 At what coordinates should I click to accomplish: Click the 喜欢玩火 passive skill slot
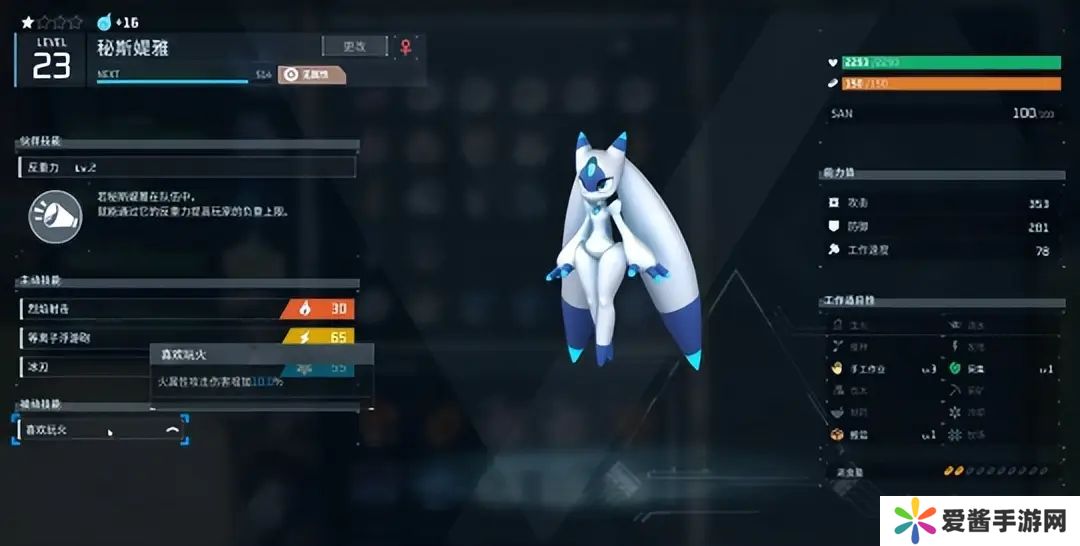click(100, 430)
